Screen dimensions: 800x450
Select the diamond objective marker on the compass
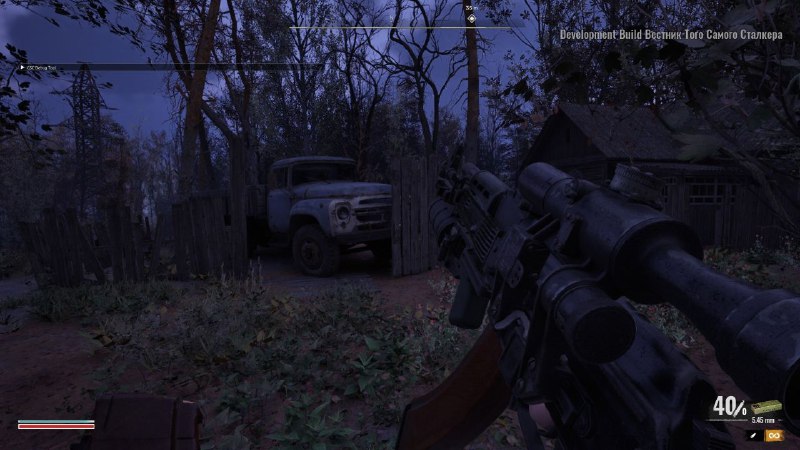point(471,17)
